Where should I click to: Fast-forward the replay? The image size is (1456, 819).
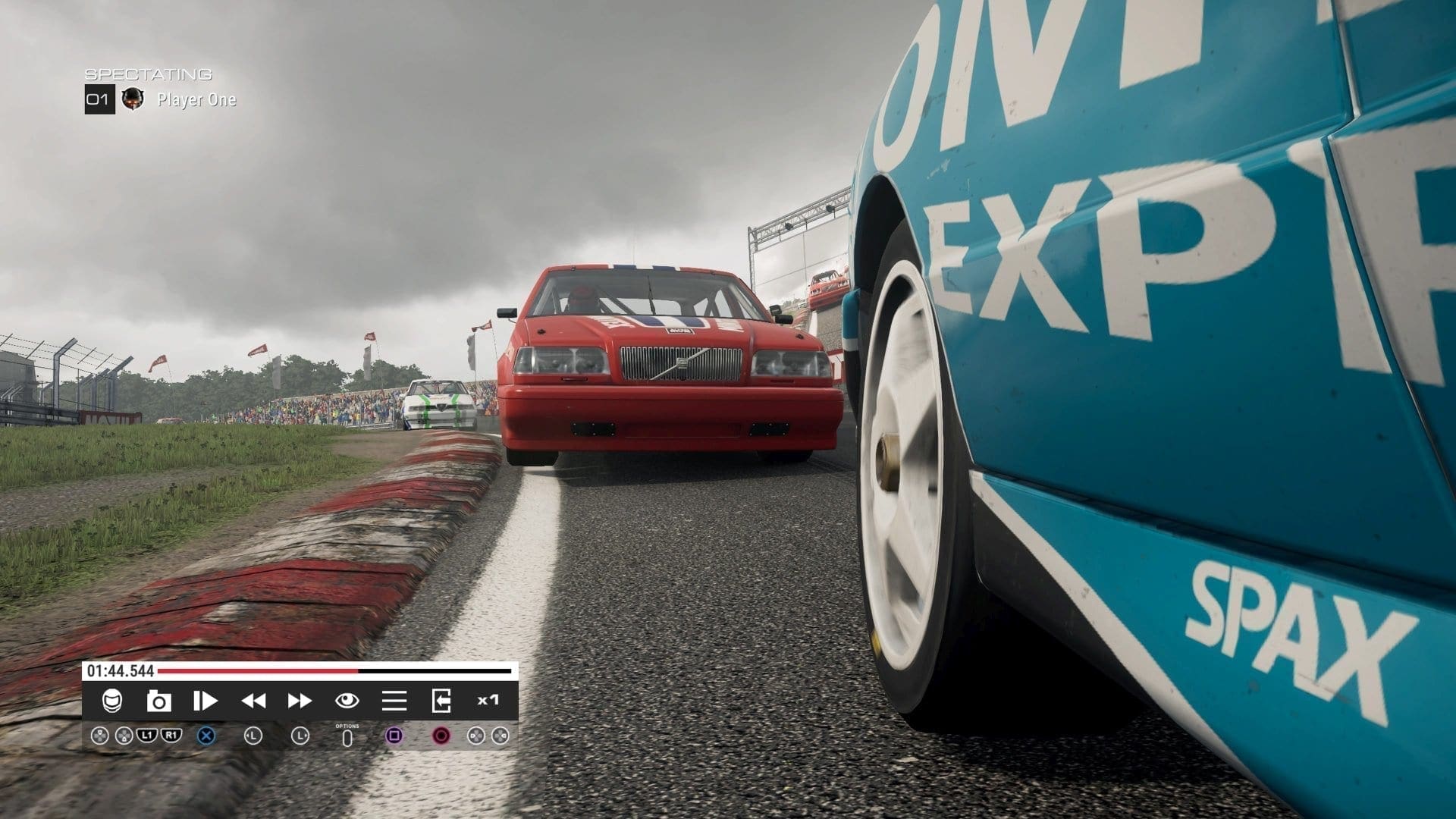(300, 701)
